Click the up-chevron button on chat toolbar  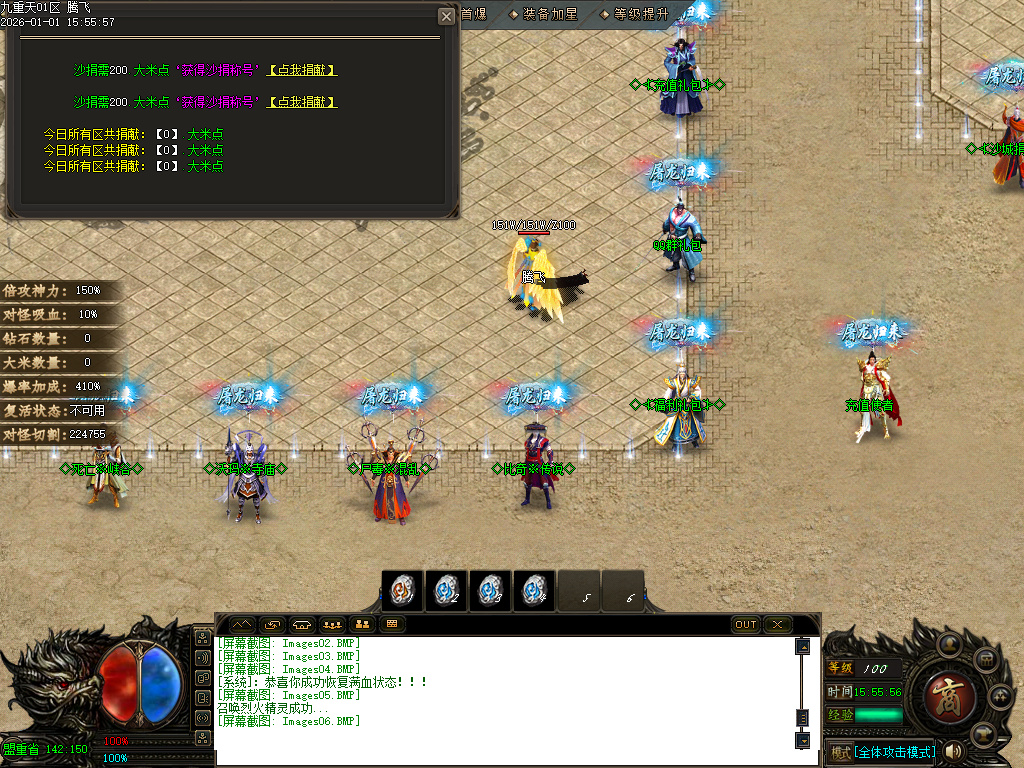243,625
